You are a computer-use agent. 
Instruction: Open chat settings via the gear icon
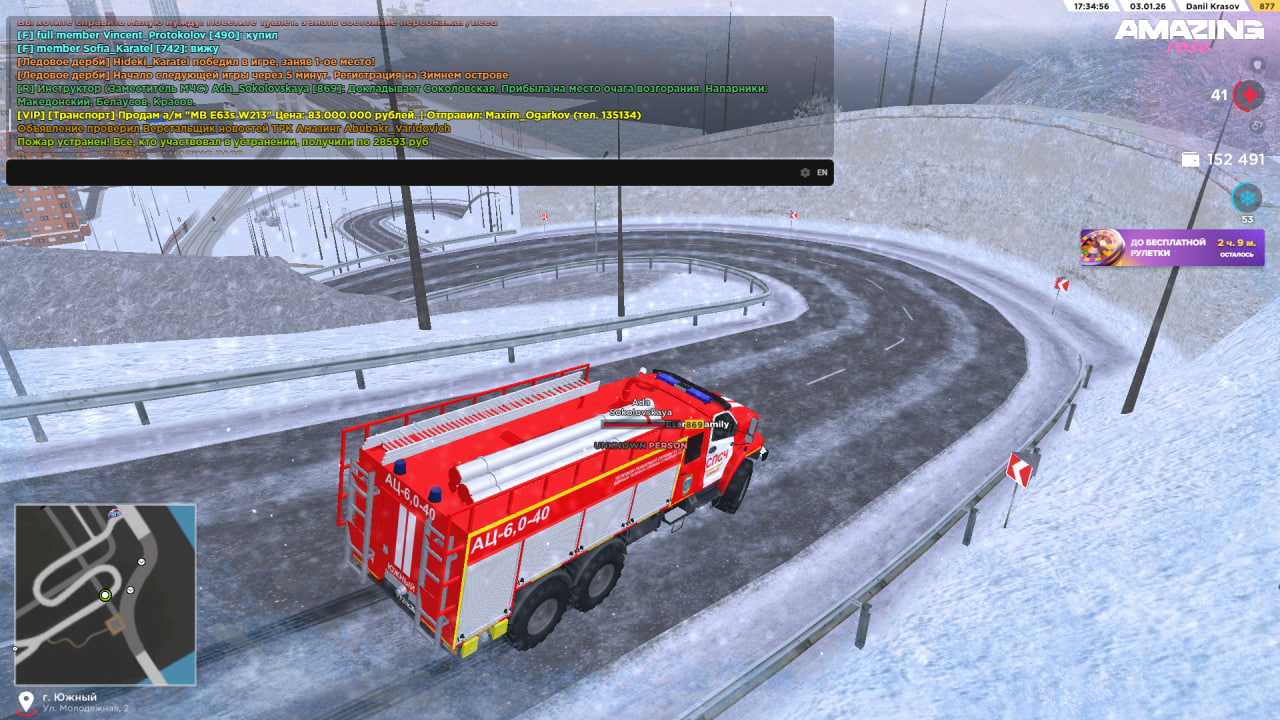[805, 173]
